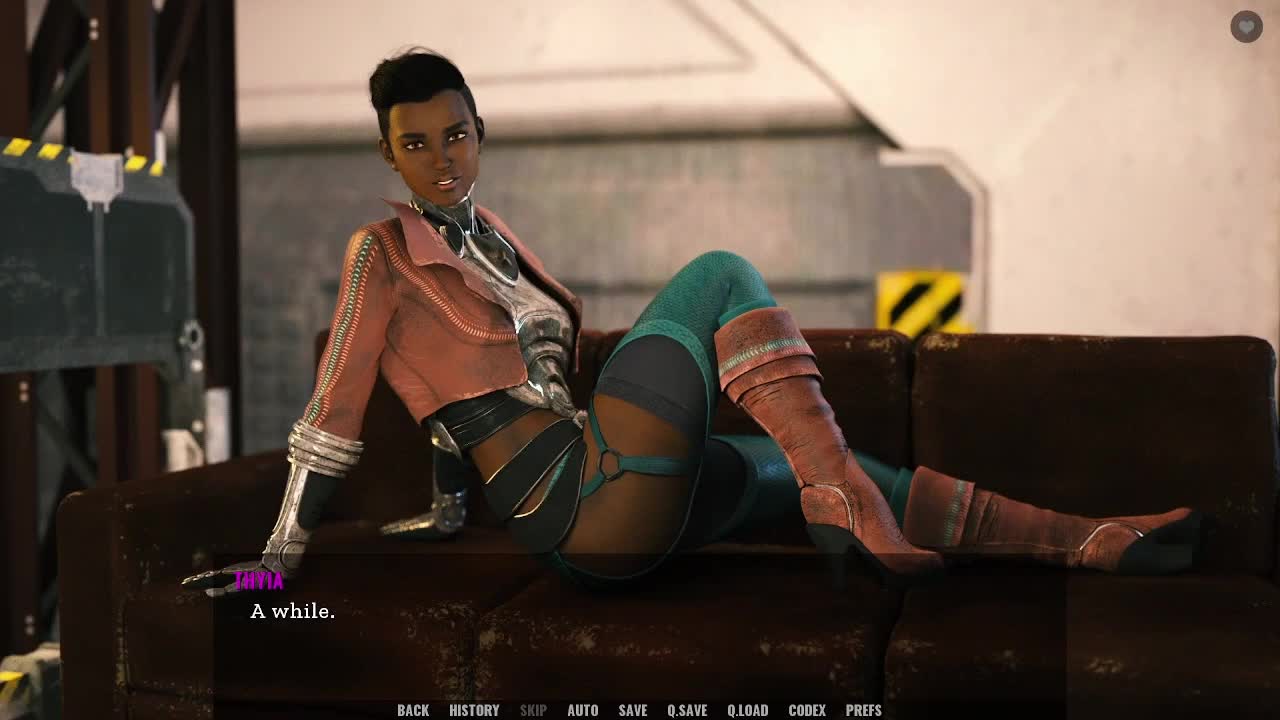
Task: Open the Save game screen
Action: coord(633,710)
